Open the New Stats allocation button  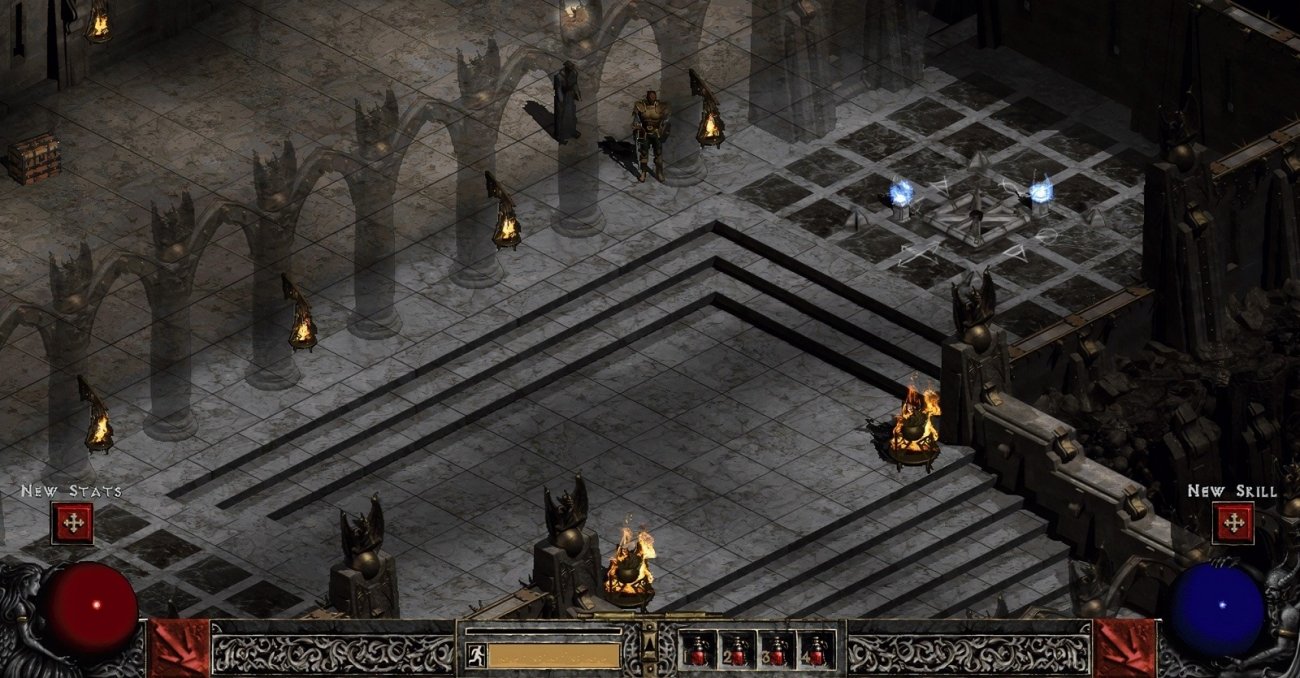point(72,523)
